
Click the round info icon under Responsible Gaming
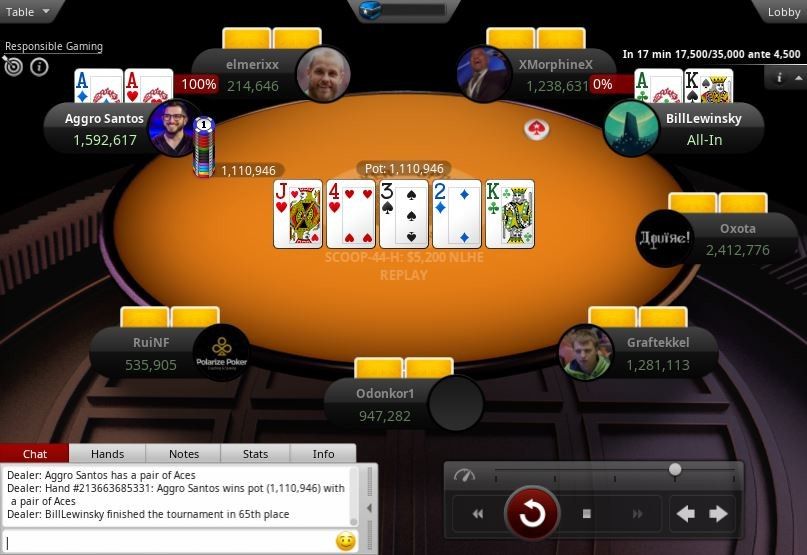(x=39, y=67)
